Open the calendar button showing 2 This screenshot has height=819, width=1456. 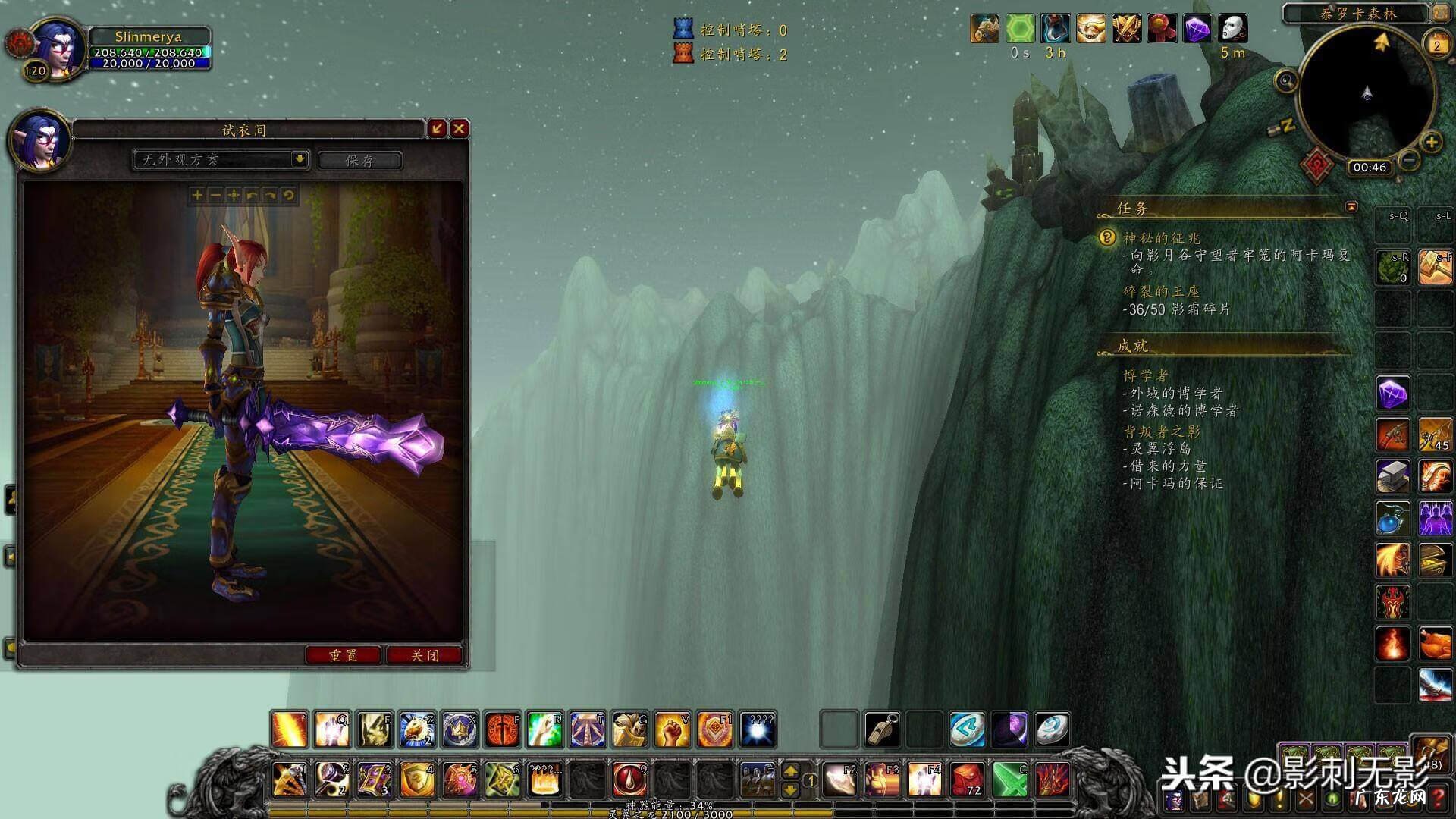coord(1436,45)
